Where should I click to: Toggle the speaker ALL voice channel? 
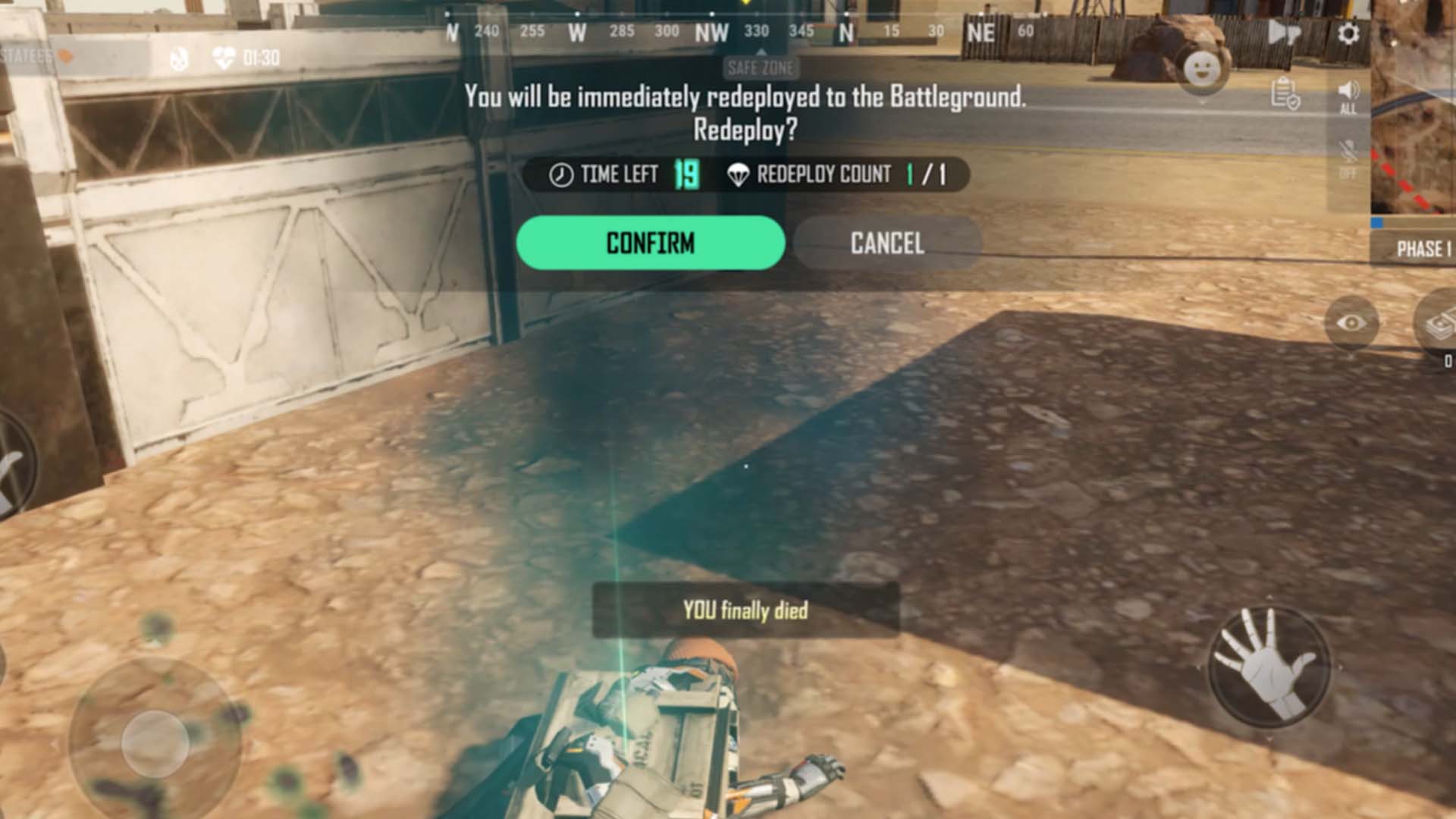(1348, 96)
